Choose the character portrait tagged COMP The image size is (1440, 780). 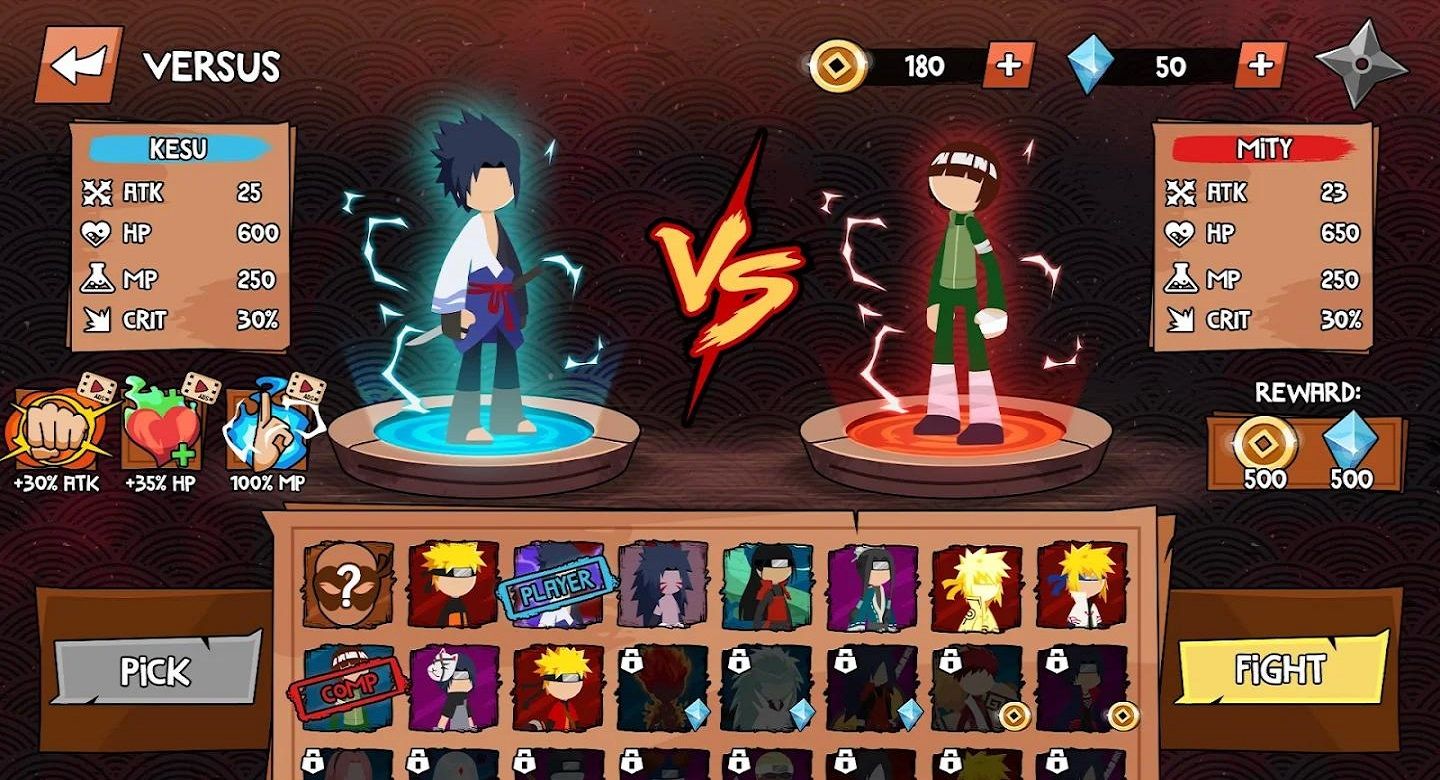coord(348,688)
